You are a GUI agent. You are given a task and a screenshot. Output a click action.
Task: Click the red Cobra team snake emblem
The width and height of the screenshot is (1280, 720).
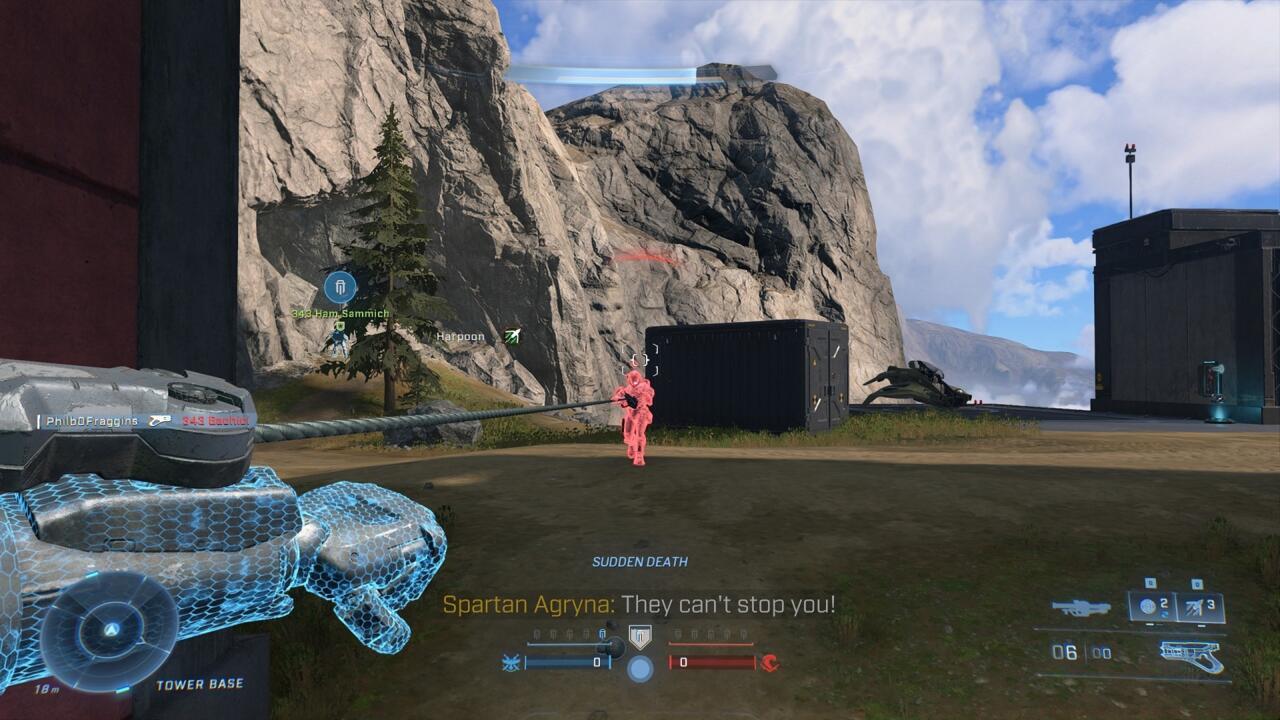point(771,663)
